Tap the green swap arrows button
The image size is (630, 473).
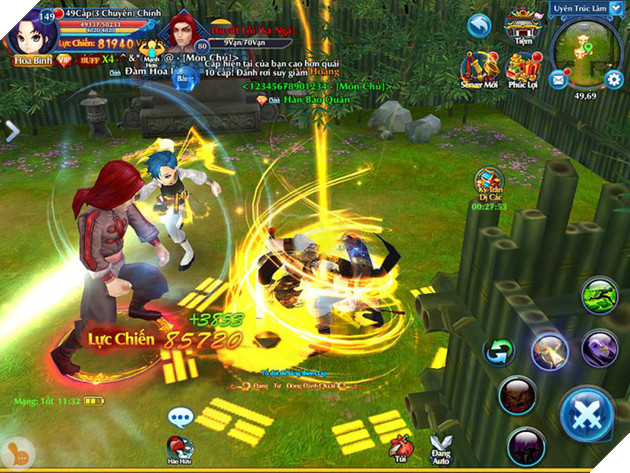(x=497, y=351)
